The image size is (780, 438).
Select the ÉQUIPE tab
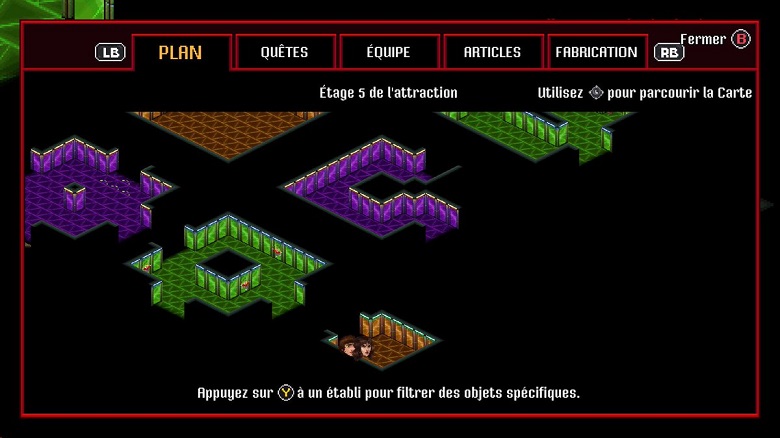tap(388, 52)
